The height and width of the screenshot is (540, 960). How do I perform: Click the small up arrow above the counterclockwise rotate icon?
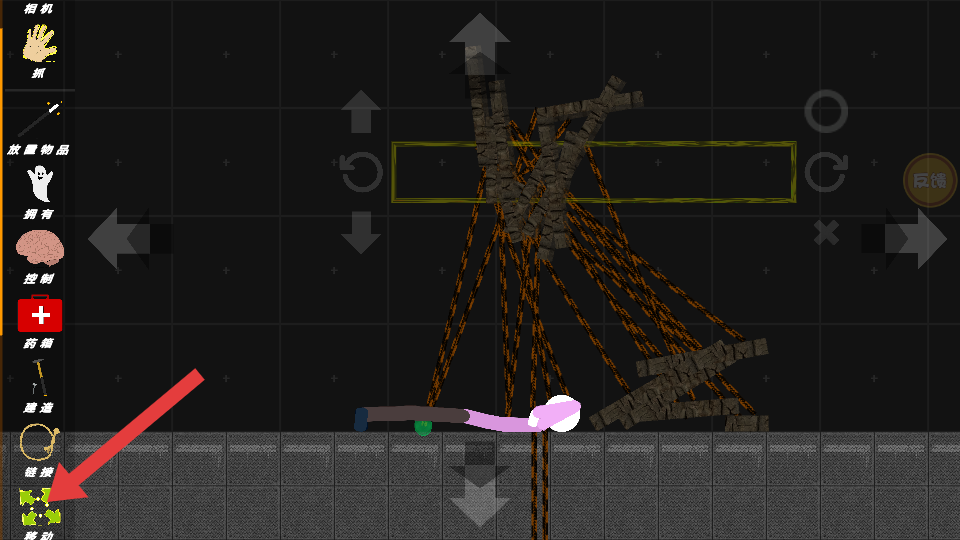click(x=361, y=111)
